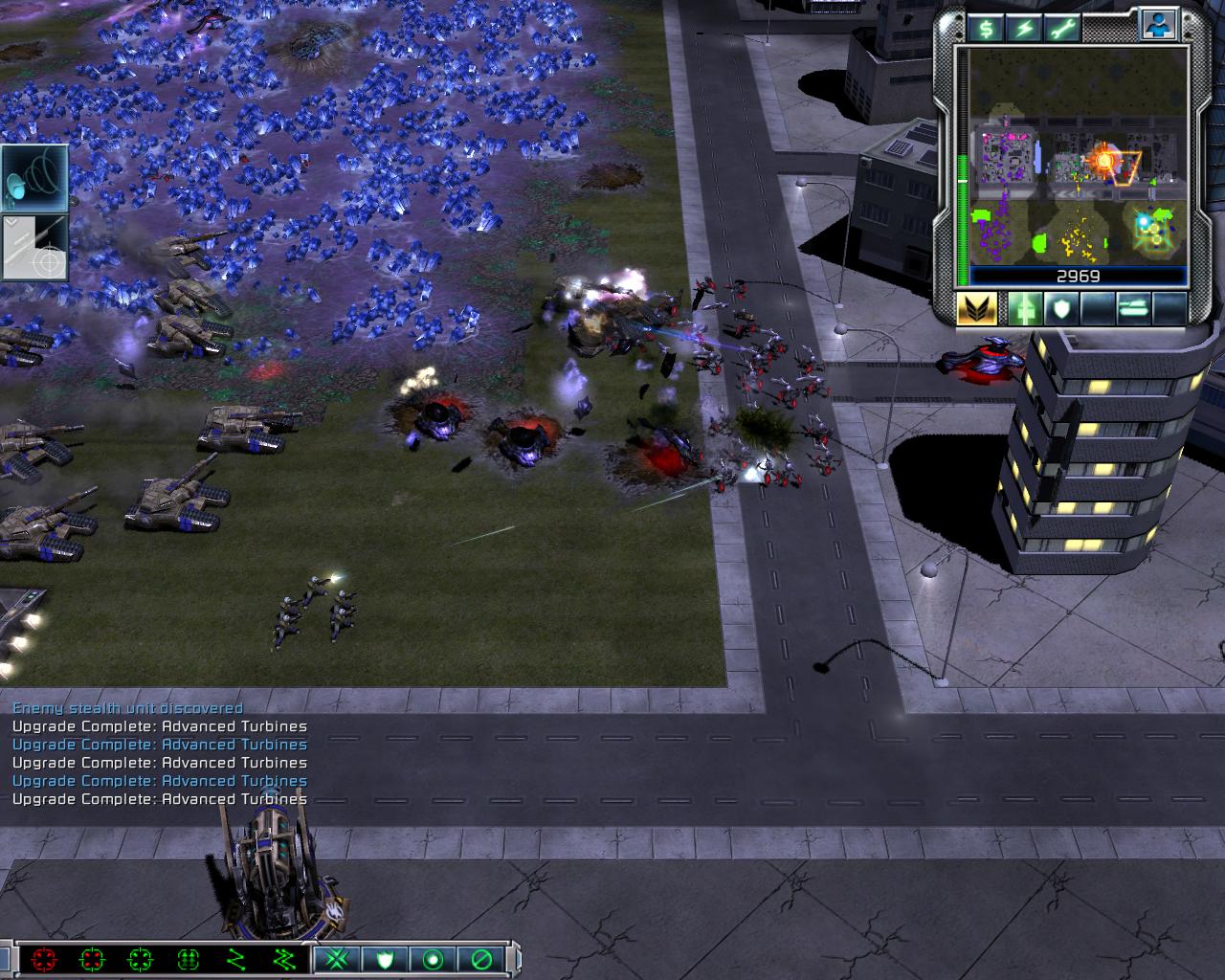The width and height of the screenshot is (1225, 980).
Task: Click the dollar-sign sell mode button
Action: point(985,28)
